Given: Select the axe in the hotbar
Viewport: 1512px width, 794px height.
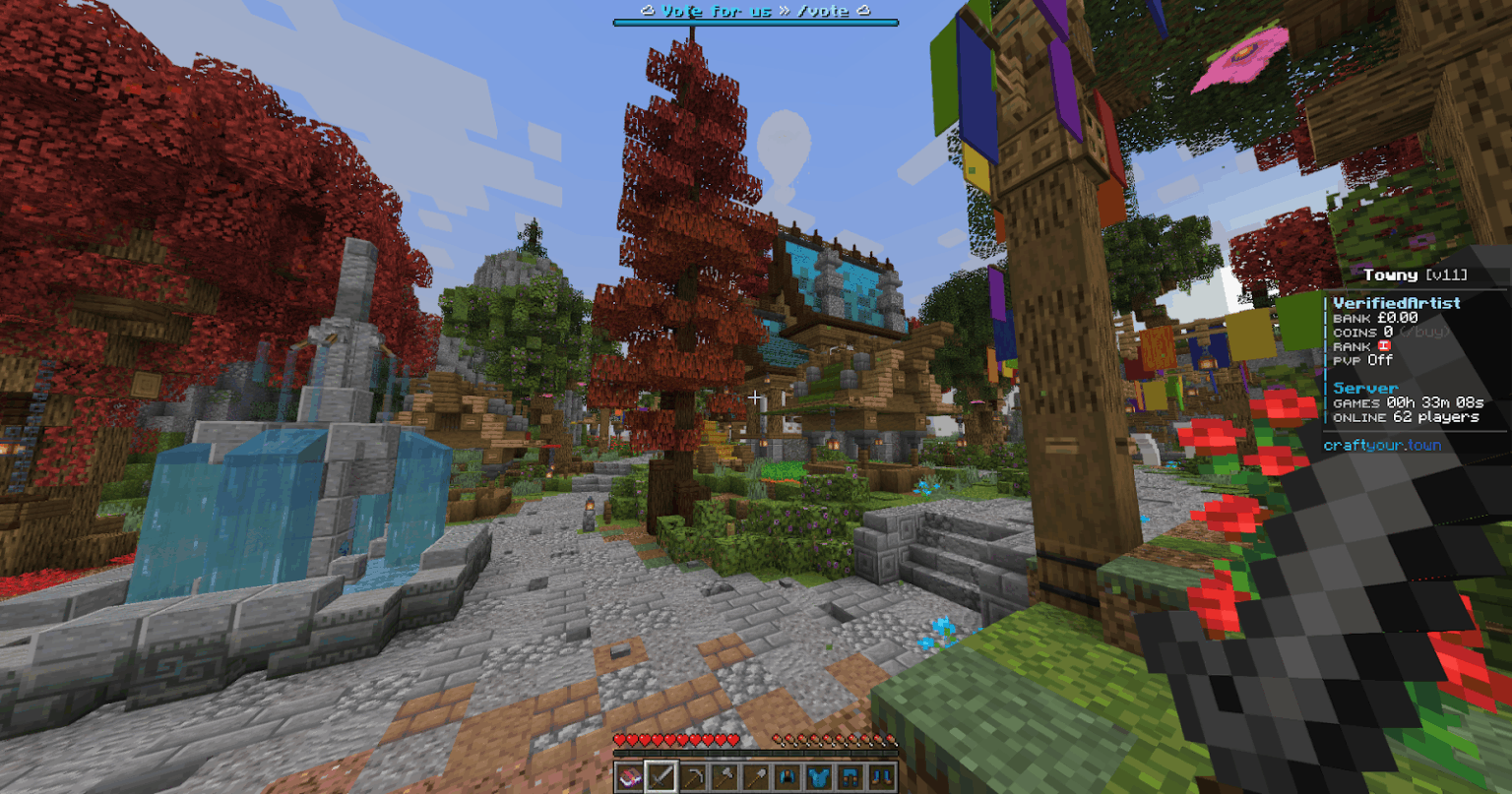Looking at the screenshot, I should click(724, 777).
